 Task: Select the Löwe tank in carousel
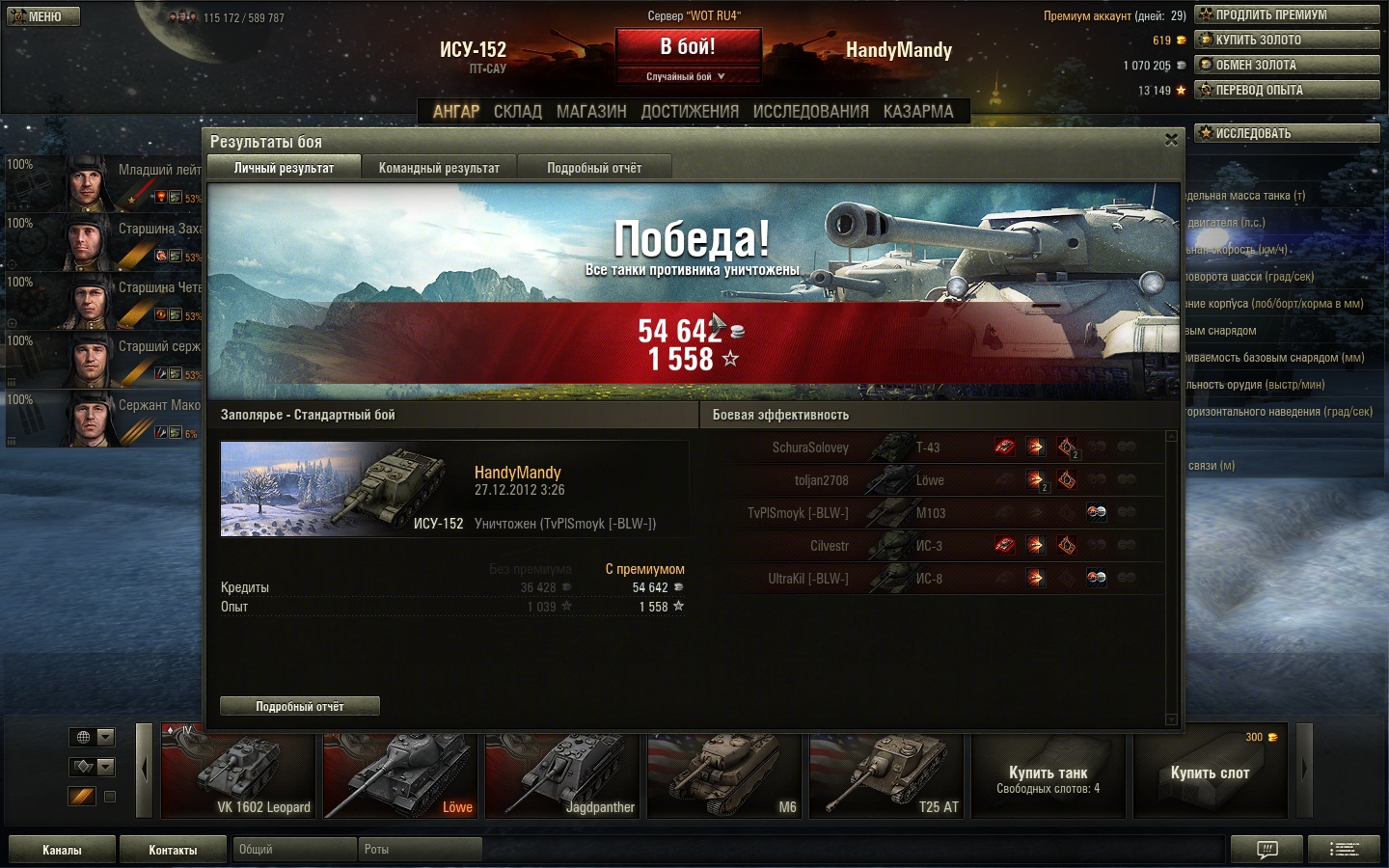pyautogui.click(x=399, y=775)
